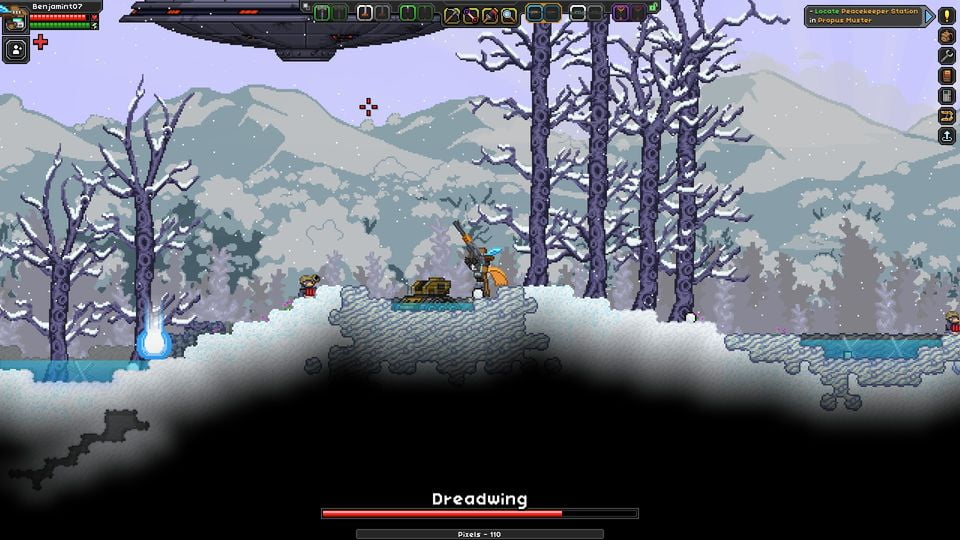Screen dimensions: 960x540
Task: Select the magnifying glass inspect tool
Action: click(x=509, y=14)
